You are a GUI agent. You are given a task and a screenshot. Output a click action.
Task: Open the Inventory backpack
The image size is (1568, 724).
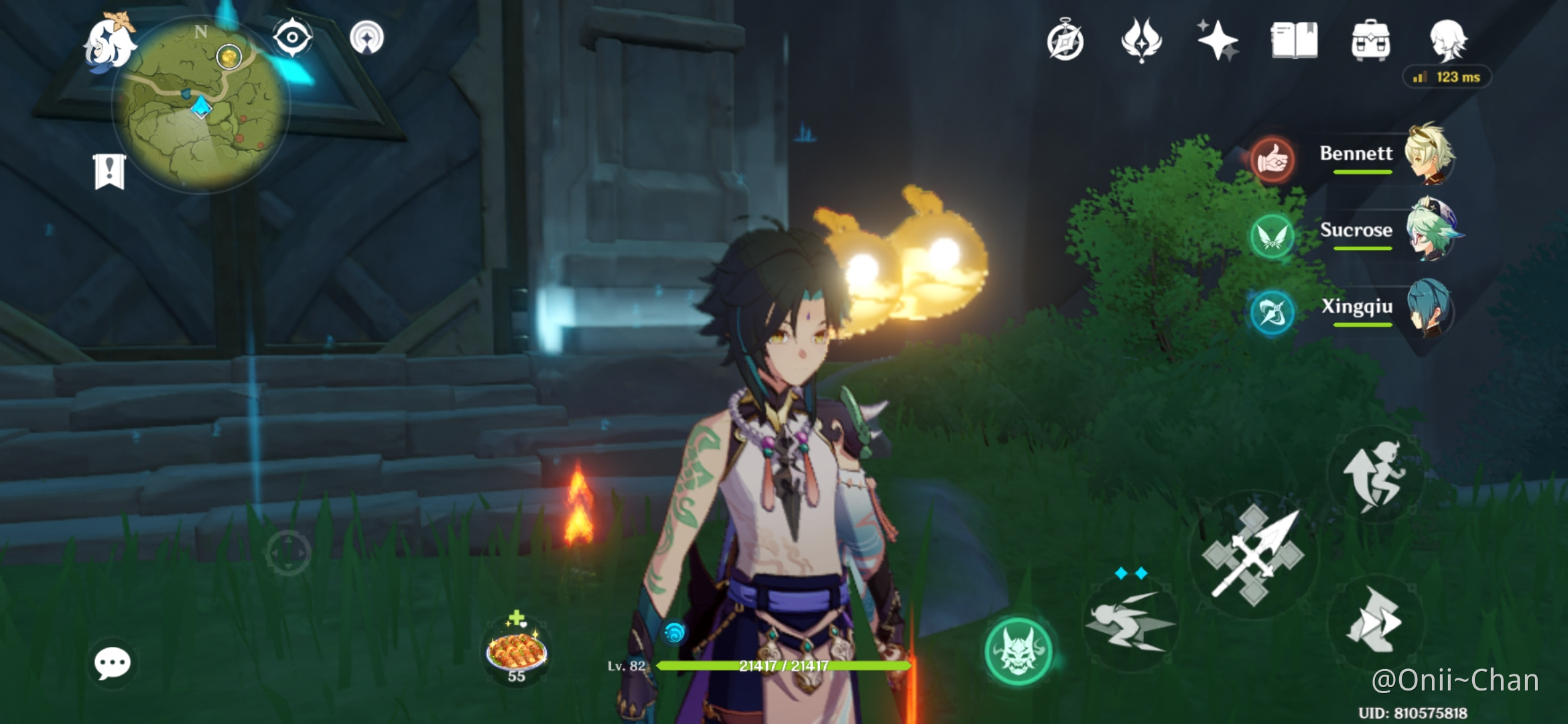pos(1370,40)
